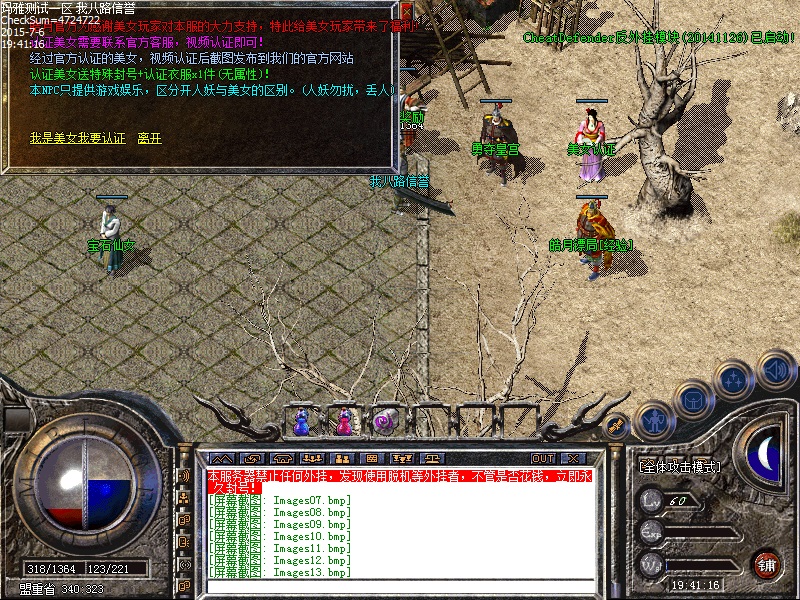Open the character equipment panel icon
The image size is (800, 600).
(x=653, y=419)
